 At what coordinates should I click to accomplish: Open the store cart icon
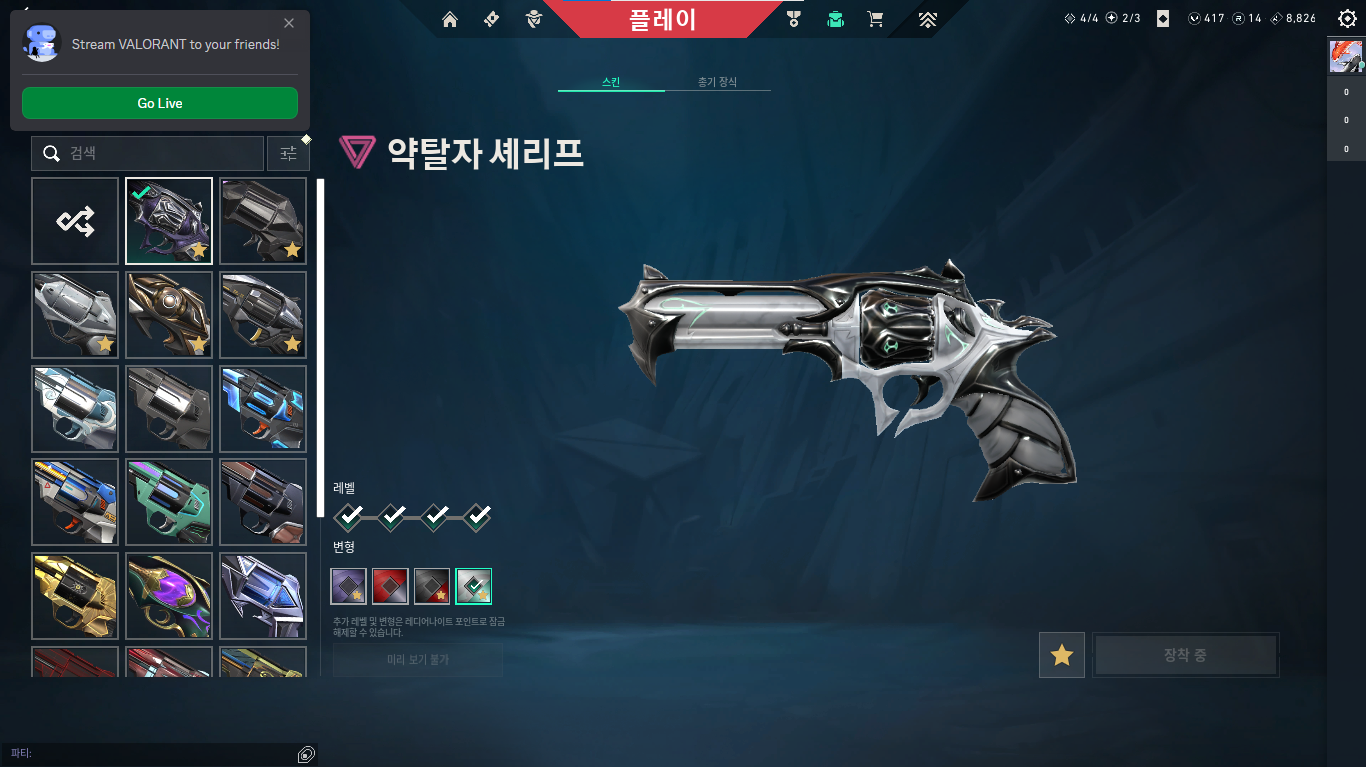click(x=876, y=19)
